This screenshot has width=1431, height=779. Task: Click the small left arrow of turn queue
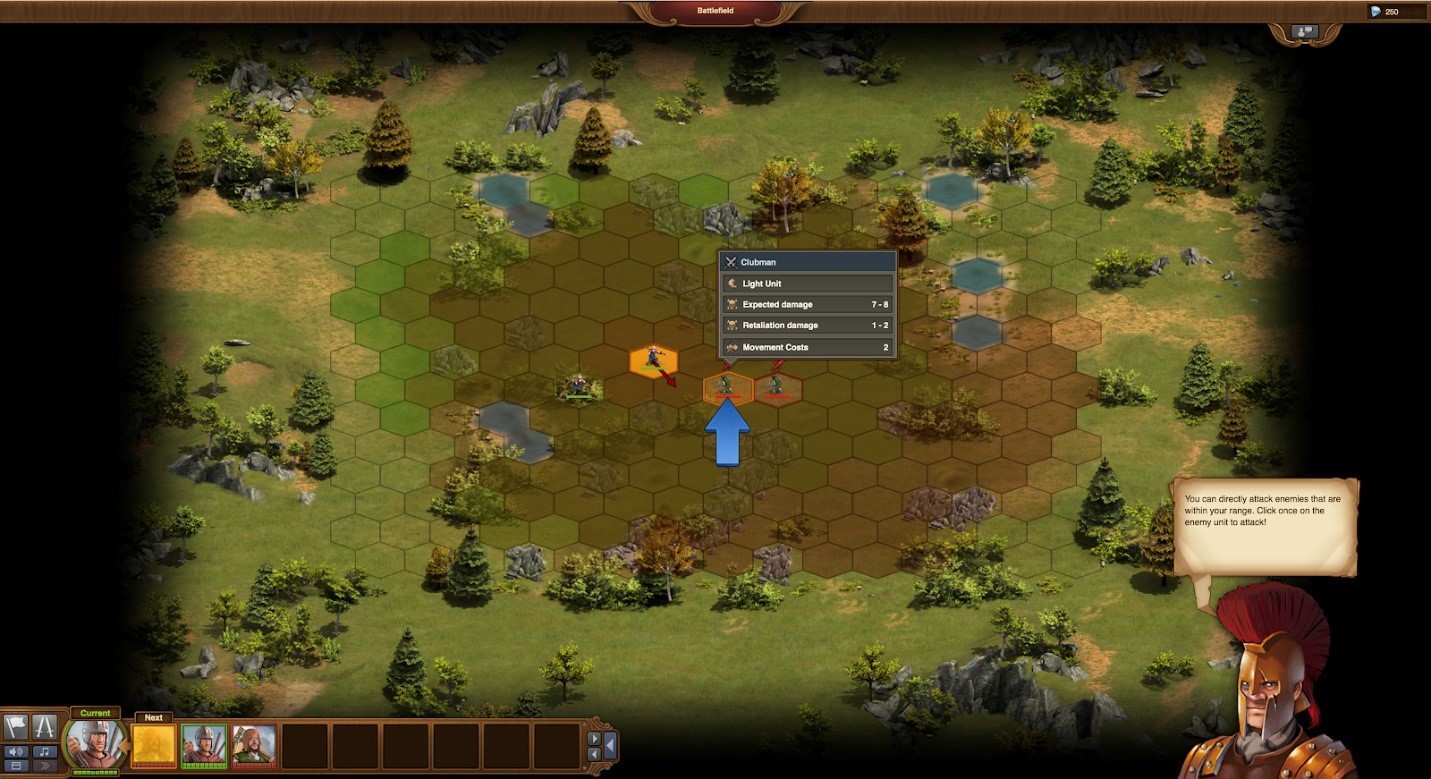tap(594, 754)
